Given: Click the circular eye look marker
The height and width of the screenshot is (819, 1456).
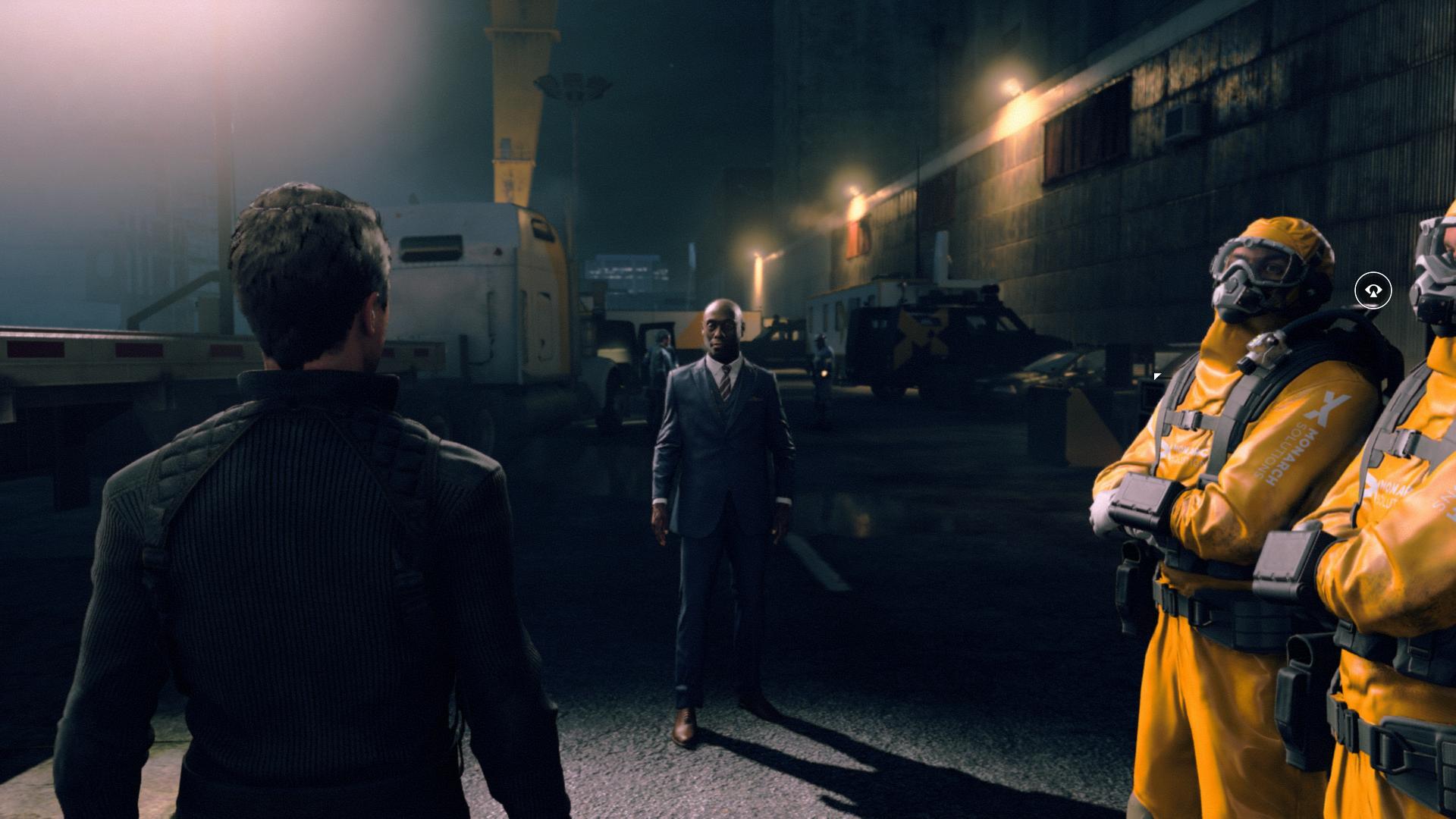Looking at the screenshot, I should tap(1373, 290).
